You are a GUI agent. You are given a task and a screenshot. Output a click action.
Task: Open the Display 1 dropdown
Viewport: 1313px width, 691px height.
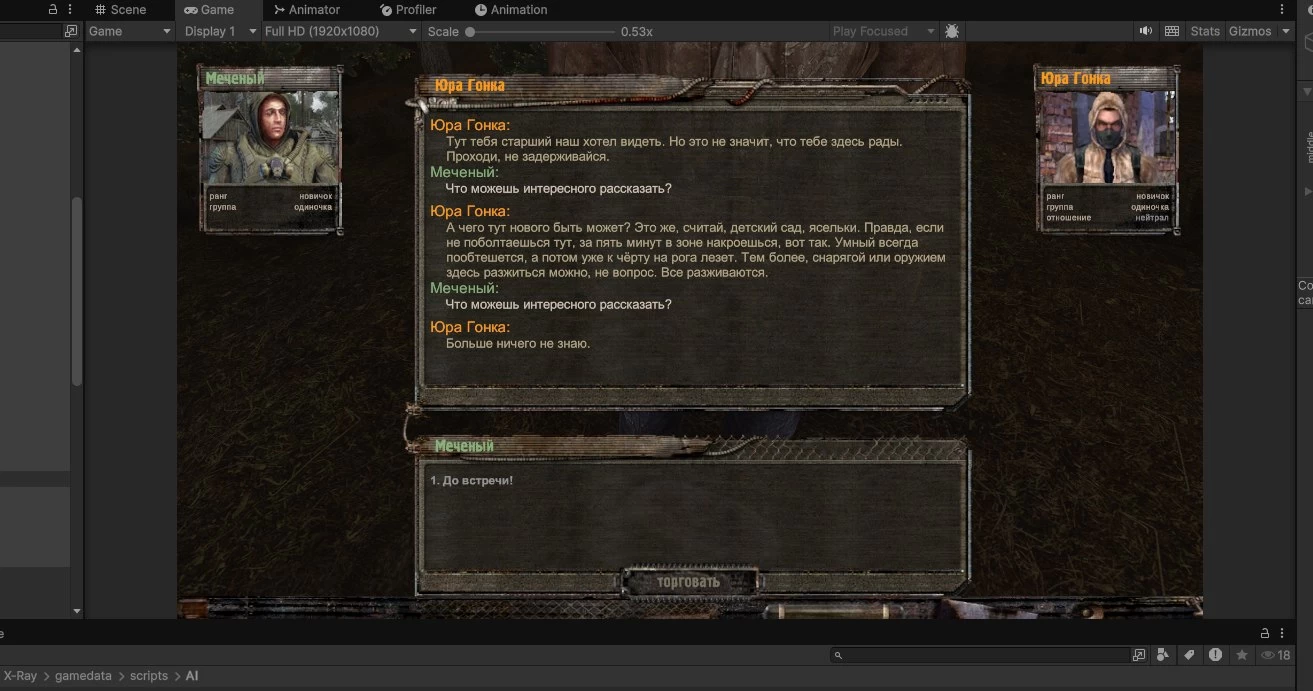218,31
